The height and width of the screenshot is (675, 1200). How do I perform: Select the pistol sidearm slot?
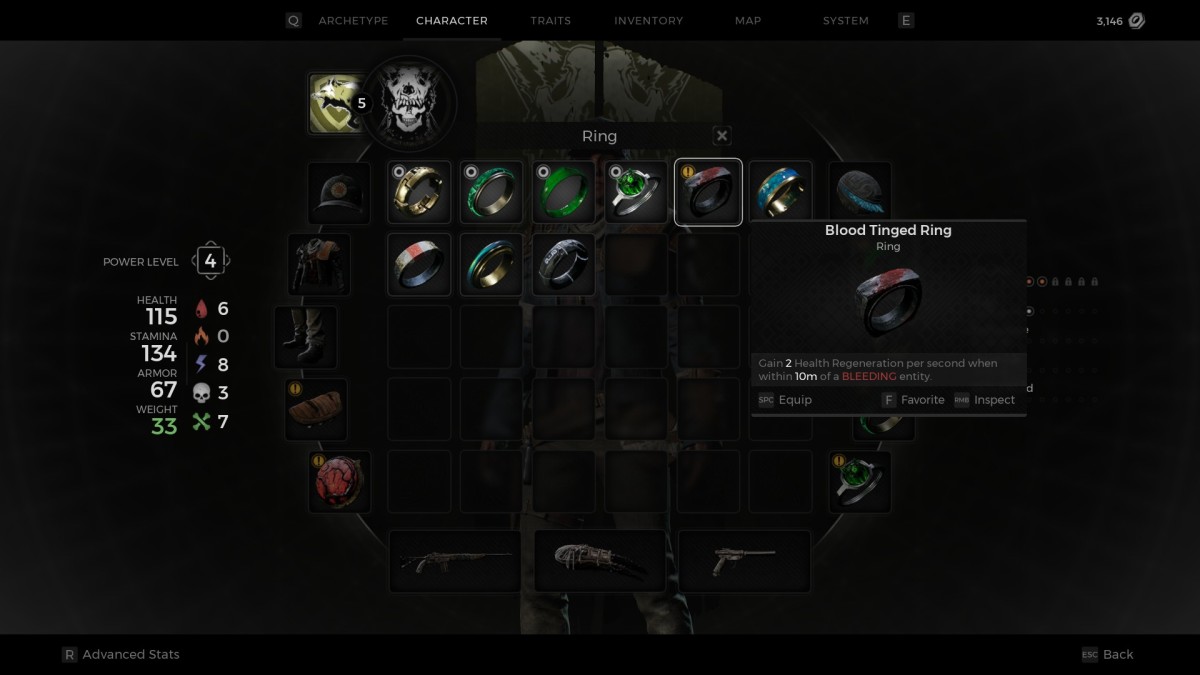(744, 561)
